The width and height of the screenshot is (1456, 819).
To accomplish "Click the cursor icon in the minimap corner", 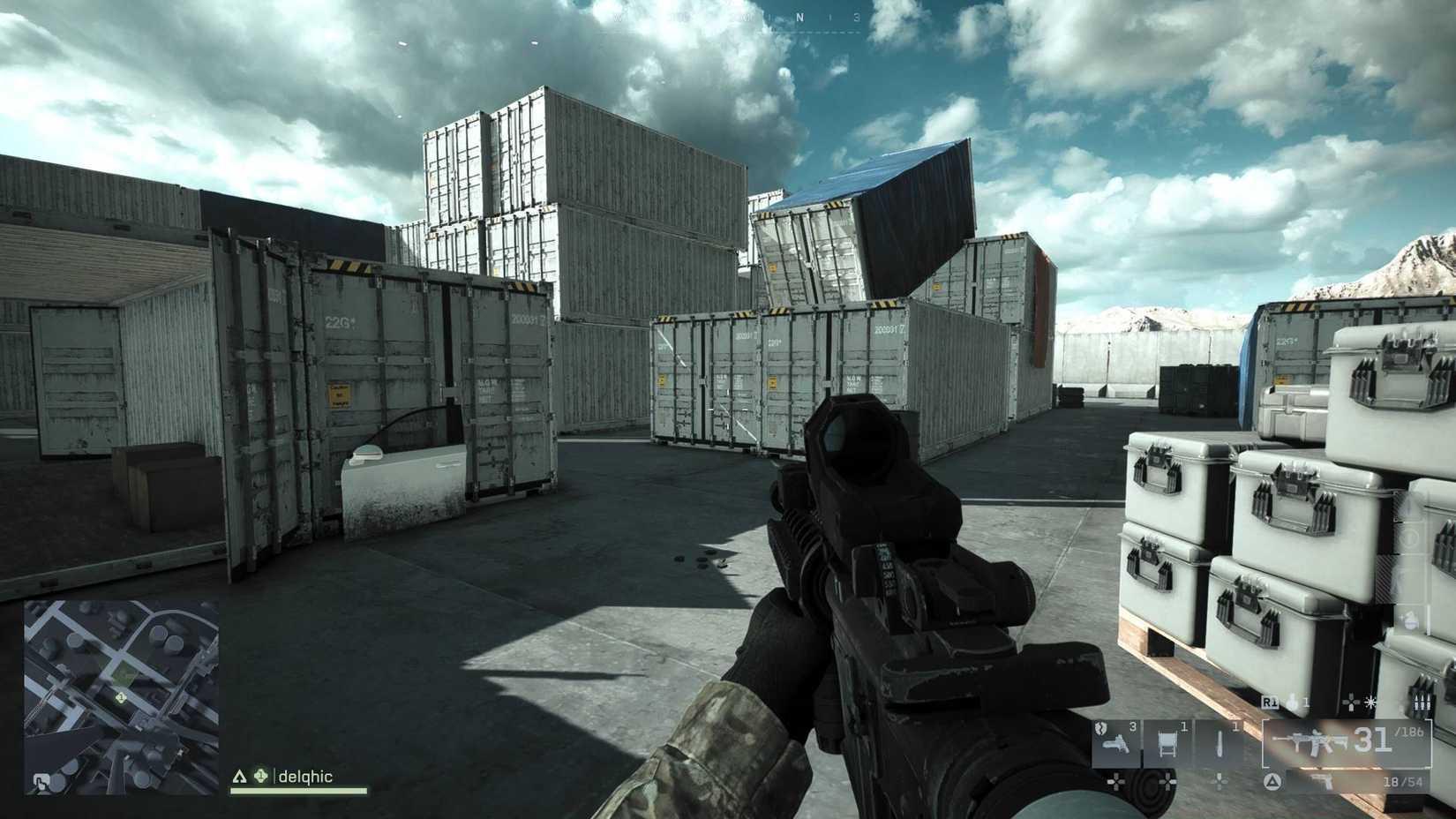I will click(41, 781).
